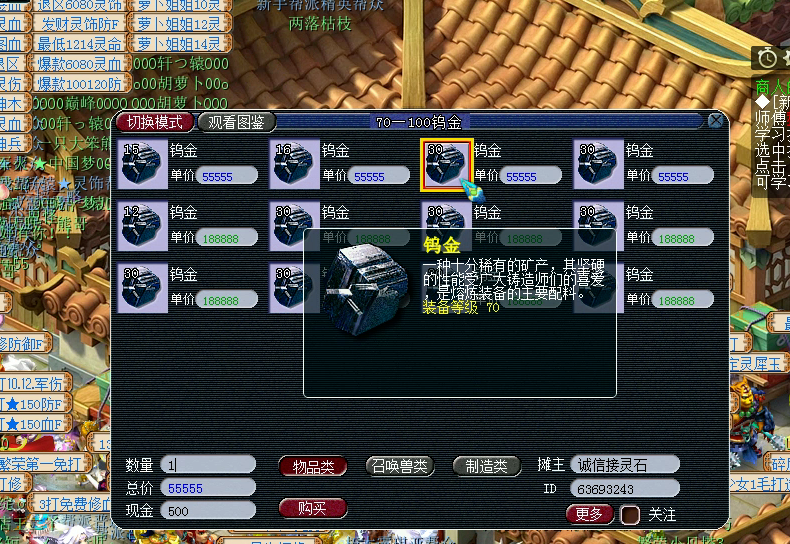Viewport: 790px width, 544px height.
Task: Open the 制造类 category tab
Action: (487, 465)
